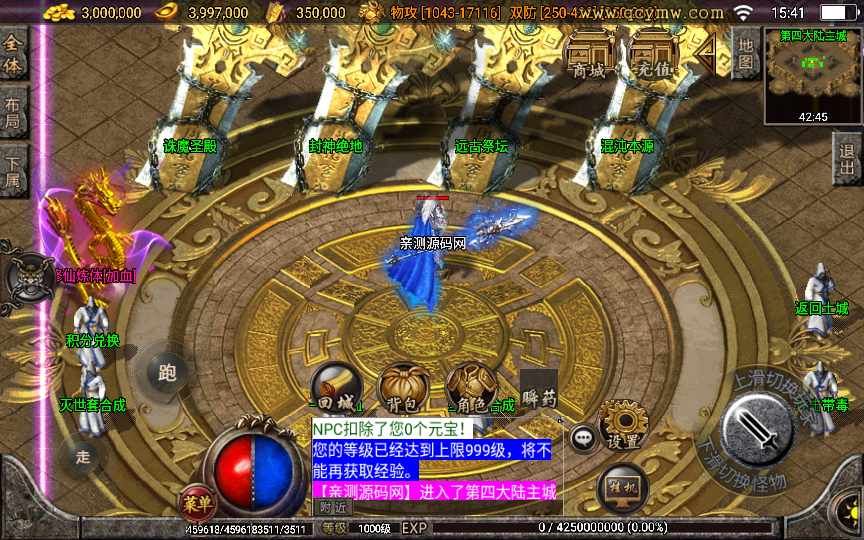The height and width of the screenshot is (540, 864).
Task: Collapse the top menu with the arrow
Action: [708, 52]
